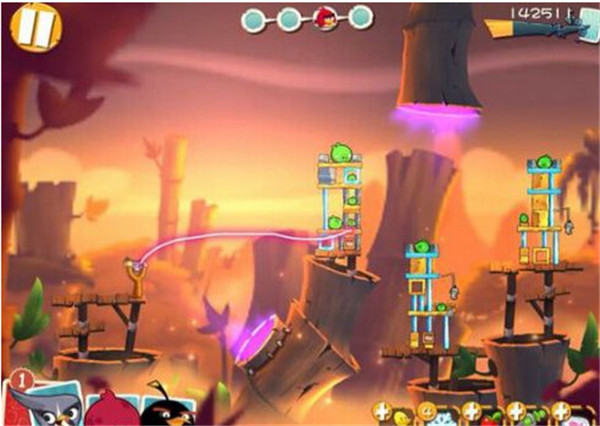The width and height of the screenshot is (600, 426).
Task: Choose the red bird card
Action: (108, 409)
